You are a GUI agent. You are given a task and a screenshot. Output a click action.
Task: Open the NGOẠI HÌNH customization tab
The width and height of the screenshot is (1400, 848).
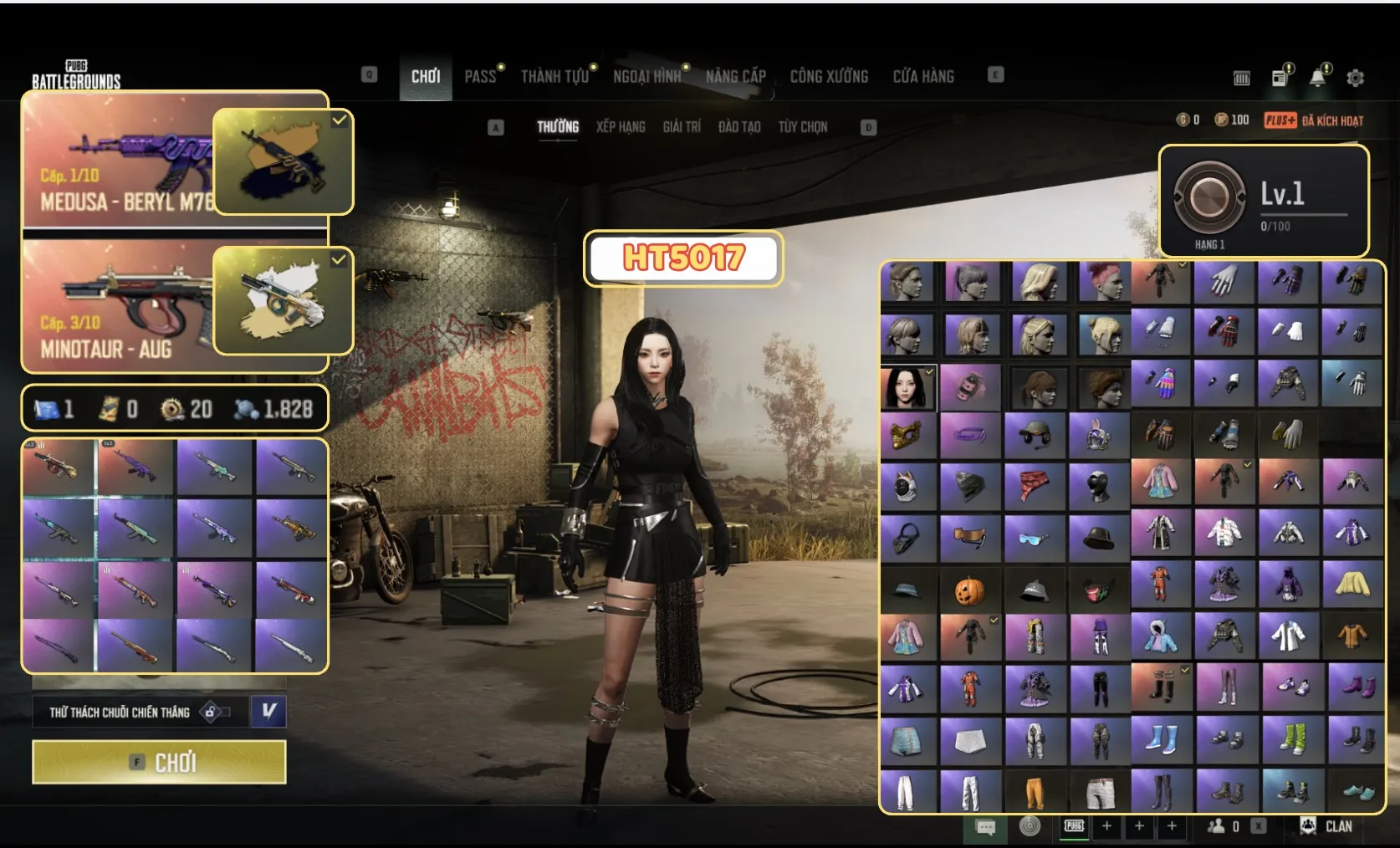click(x=646, y=77)
